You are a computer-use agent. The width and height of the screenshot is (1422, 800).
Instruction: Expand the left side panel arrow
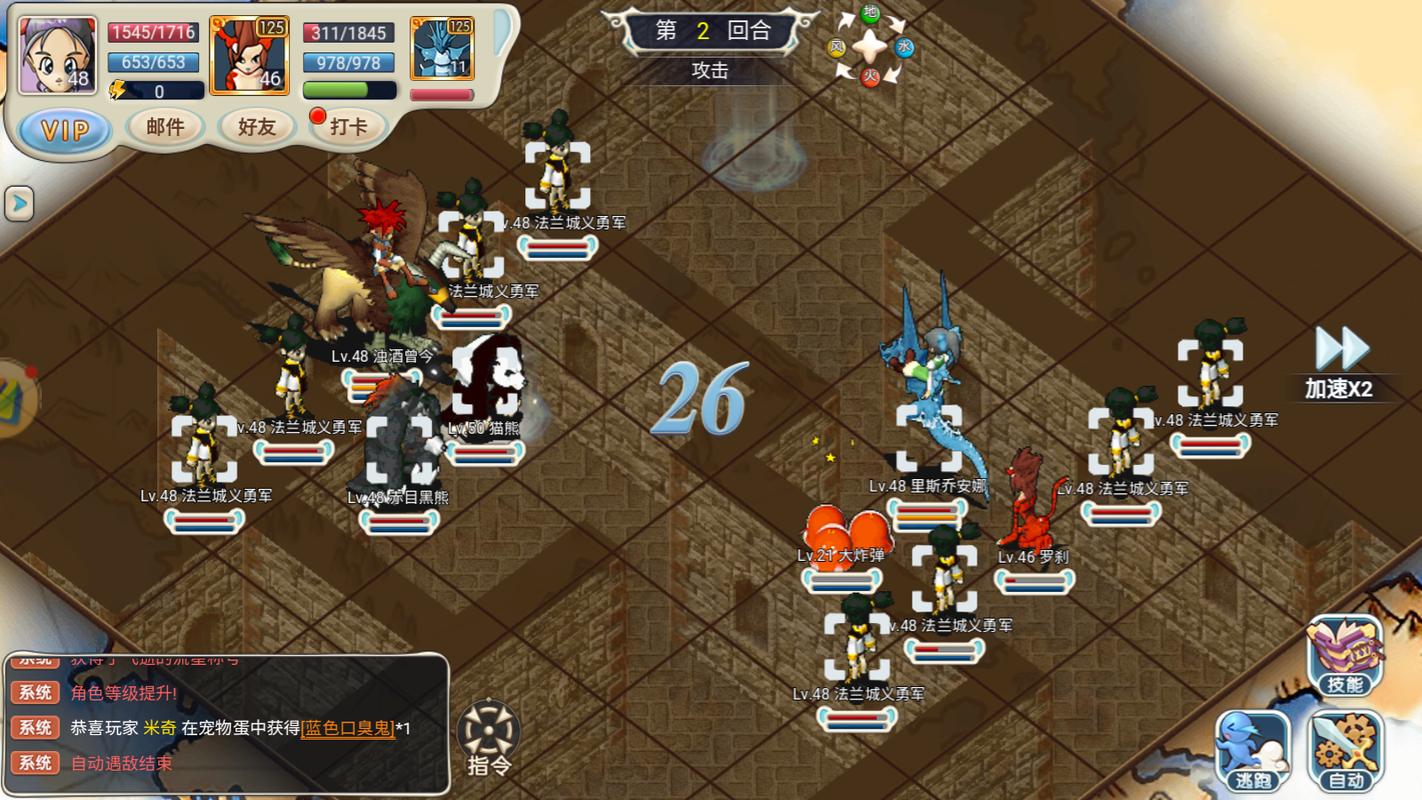[19, 204]
